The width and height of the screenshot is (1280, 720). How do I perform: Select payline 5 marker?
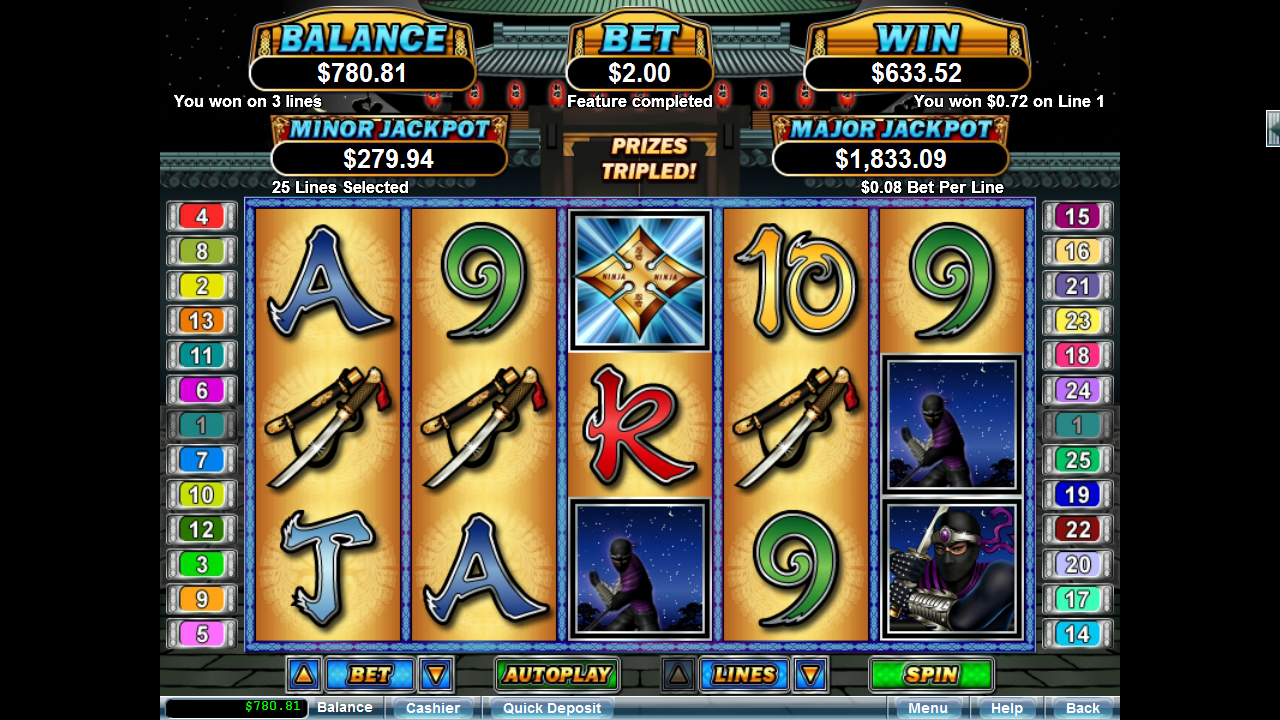tap(202, 634)
